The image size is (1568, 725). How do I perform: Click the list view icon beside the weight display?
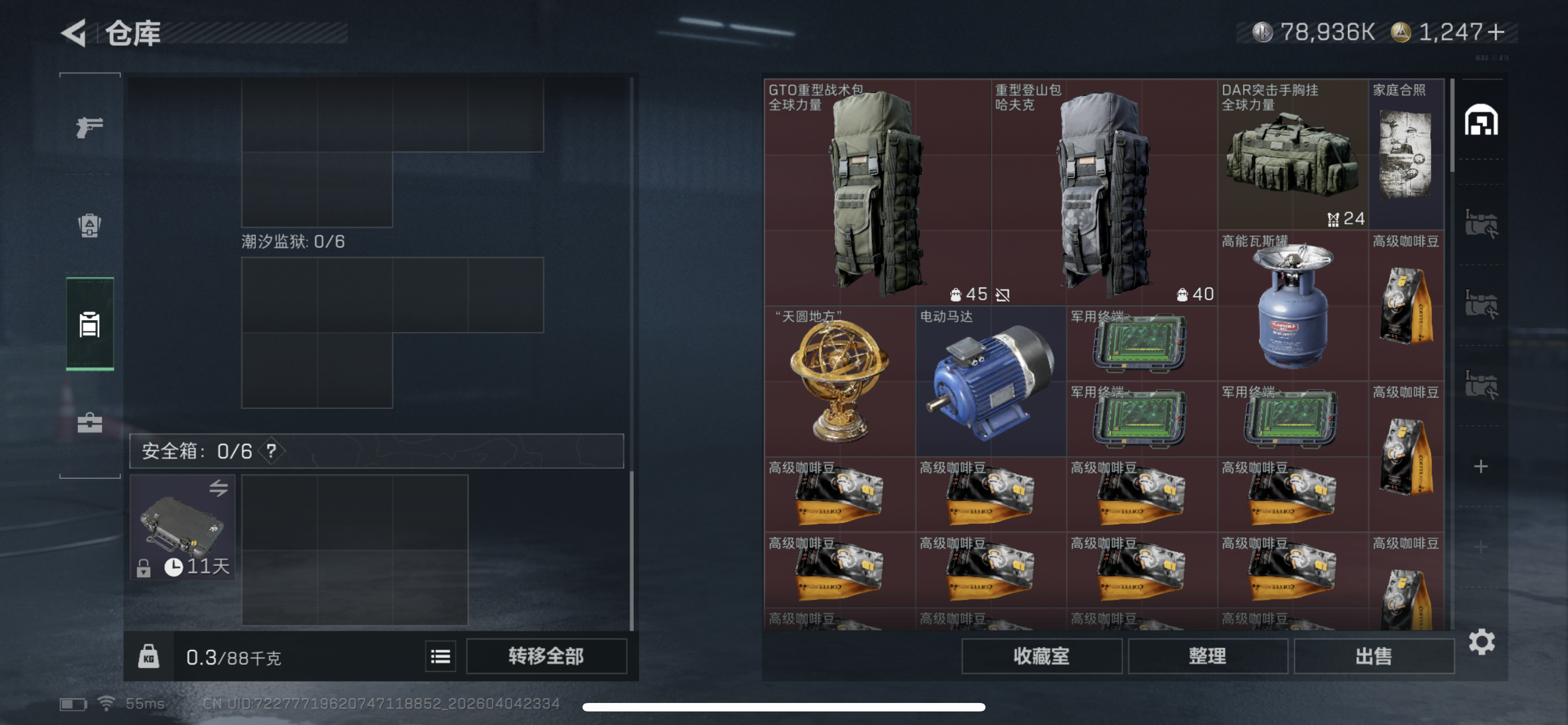click(x=440, y=656)
